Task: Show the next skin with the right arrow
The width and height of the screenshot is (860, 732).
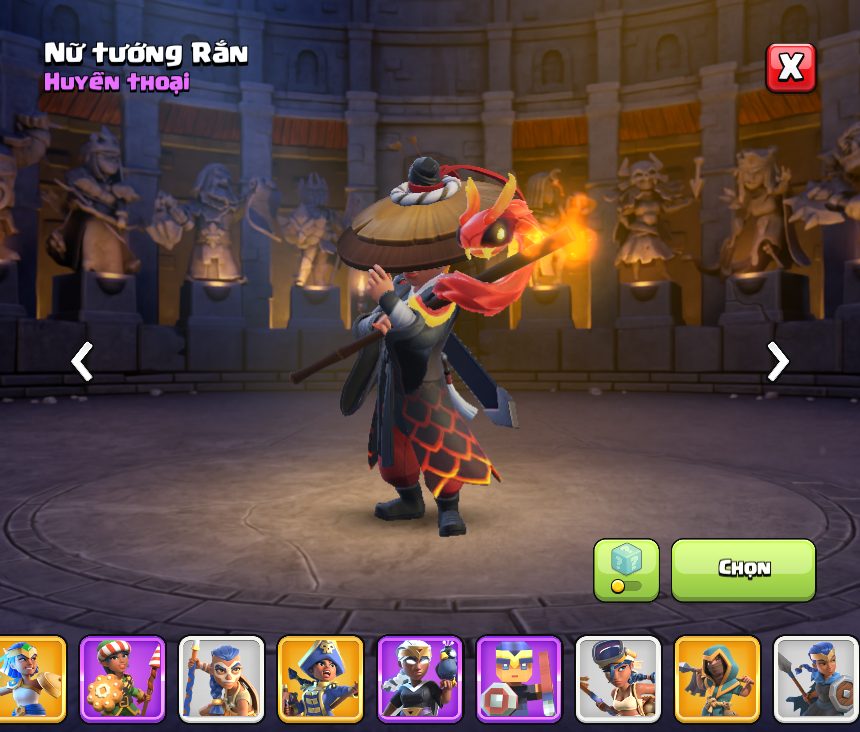Action: pos(777,361)
